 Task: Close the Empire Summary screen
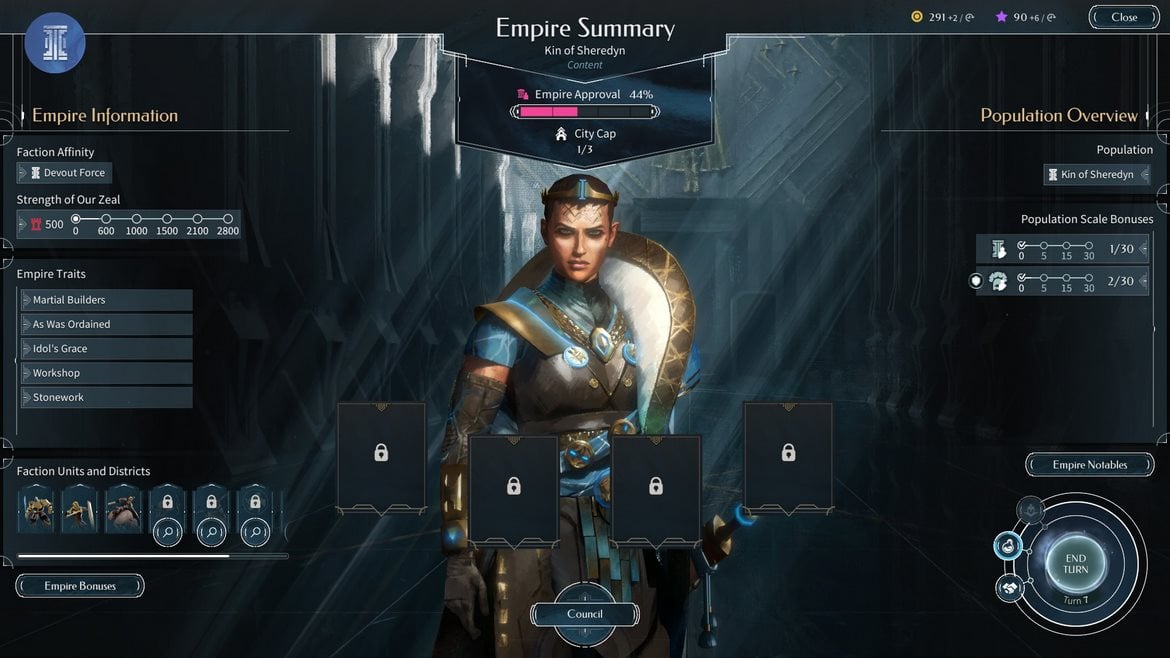tap(1123, 17)
